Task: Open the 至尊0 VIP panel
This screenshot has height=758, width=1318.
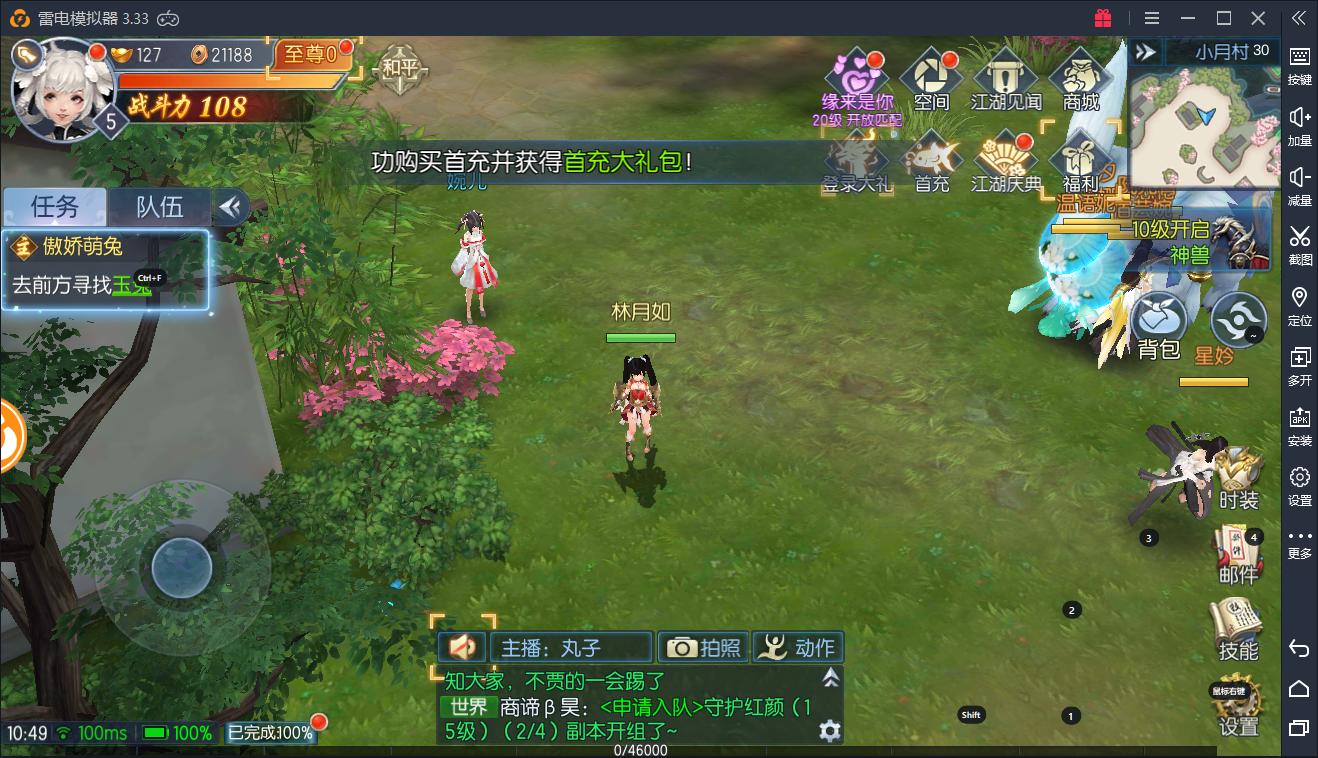Action: (312, 54)
